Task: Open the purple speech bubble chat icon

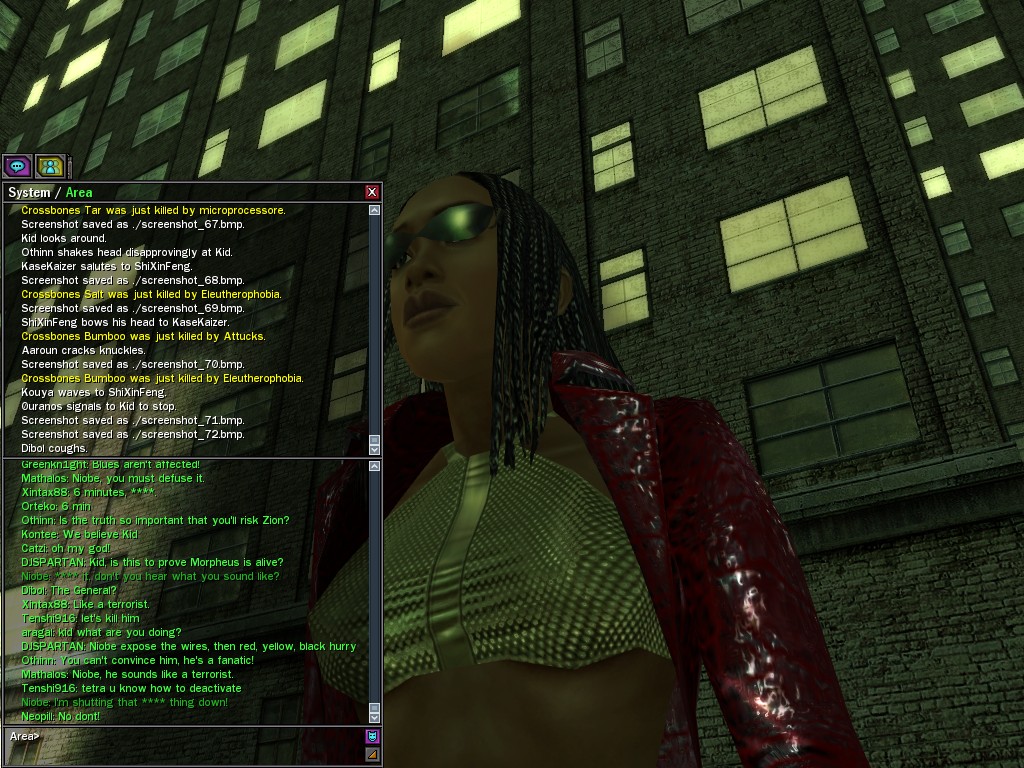Action: pyautogui.click(x=17, y=166)
